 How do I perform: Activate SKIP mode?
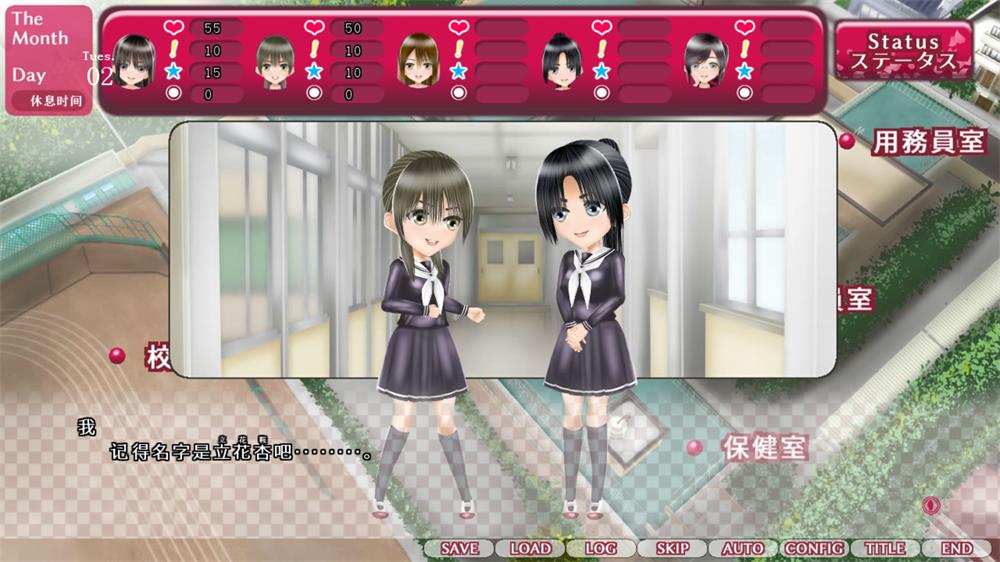(x=672, y=548)
